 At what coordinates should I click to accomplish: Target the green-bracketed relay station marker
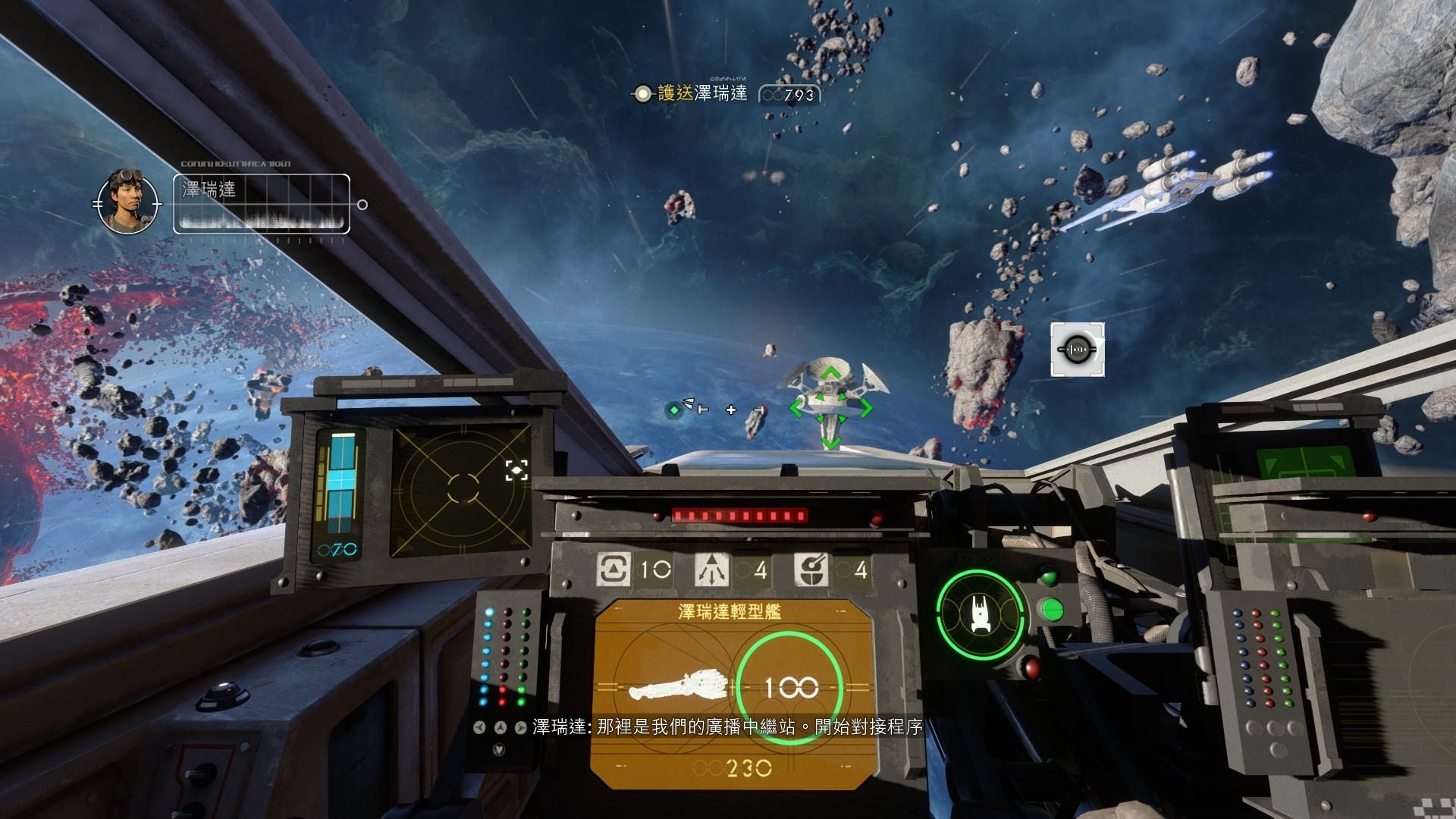(x=830, y=407)
